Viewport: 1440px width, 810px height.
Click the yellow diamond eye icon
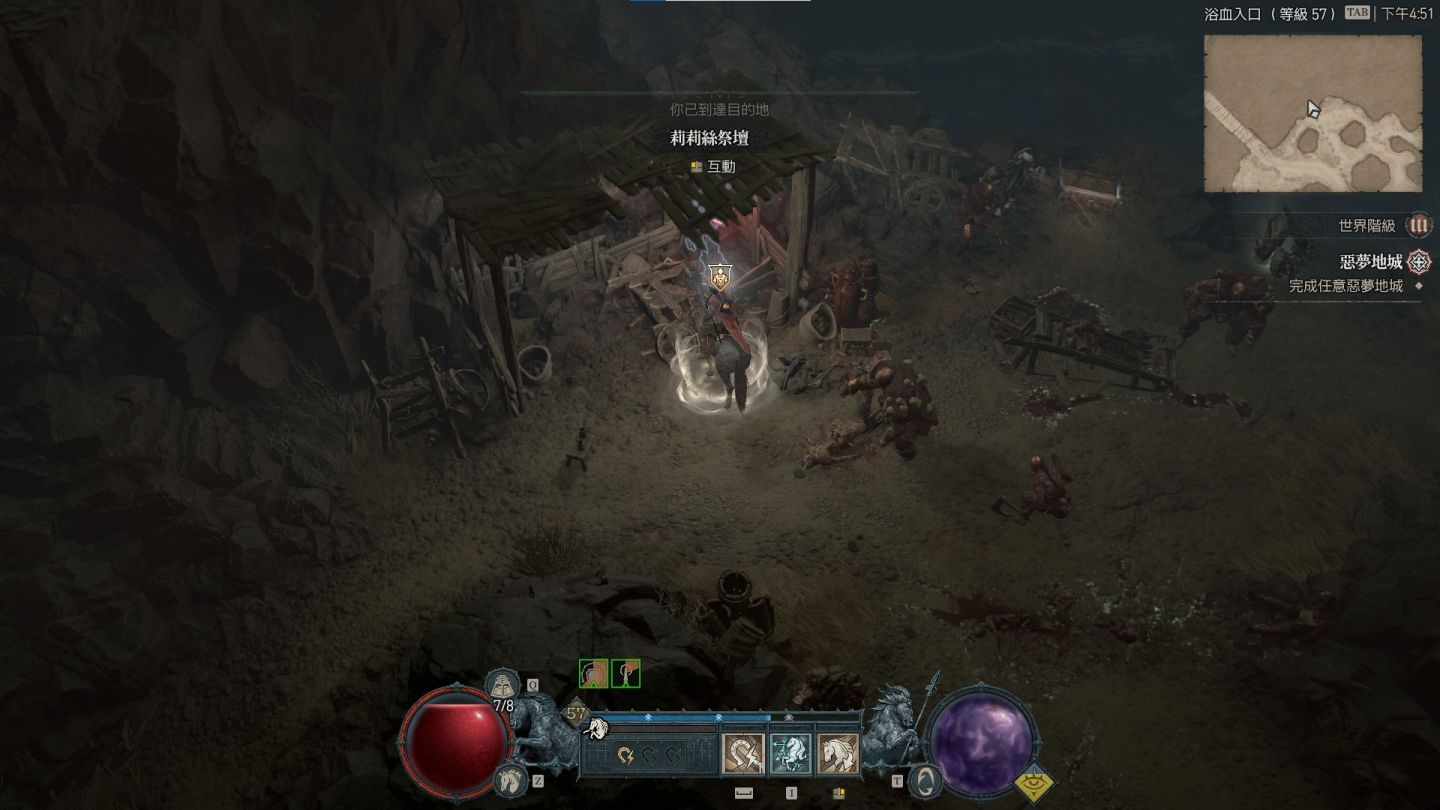click(1035, 785)
